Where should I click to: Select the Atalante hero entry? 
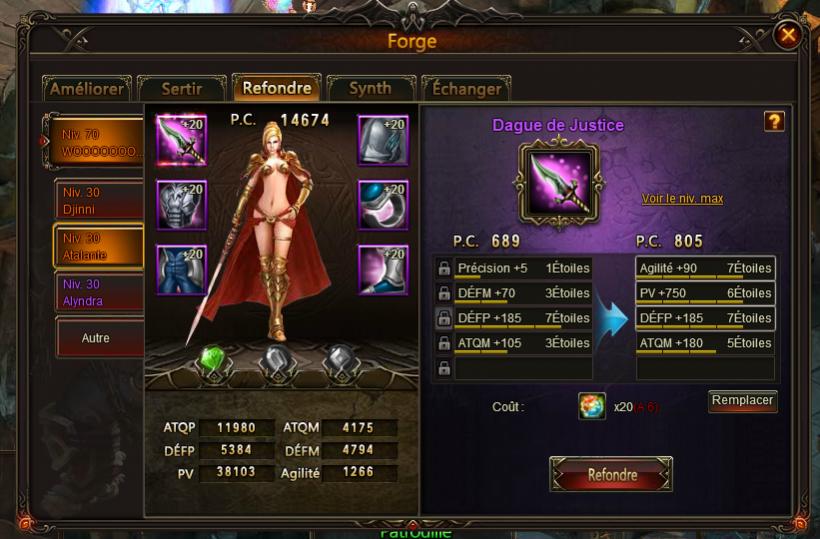[x=98, y=247]
